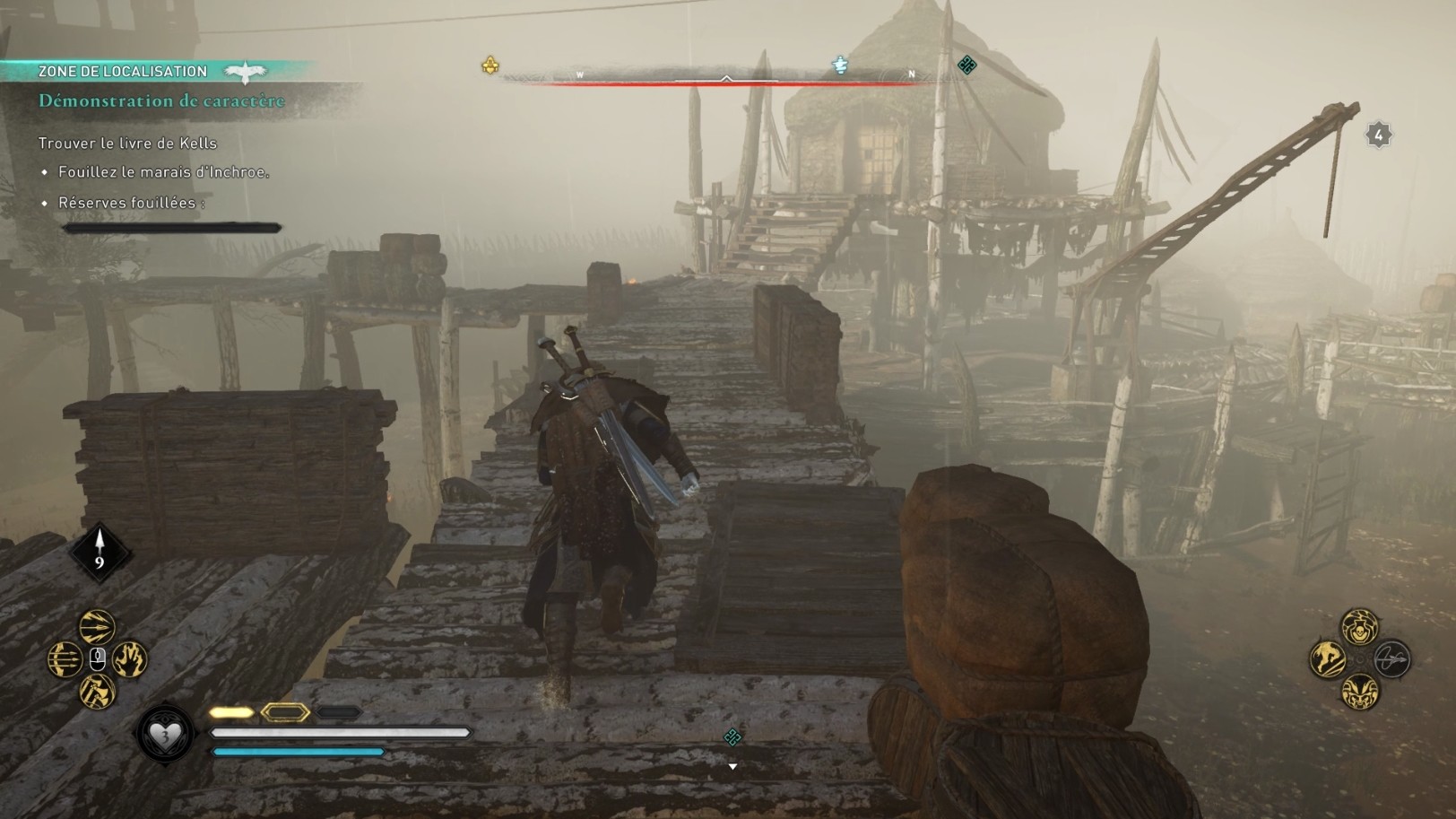Use the heart ration healing icon

coord(165,736)
